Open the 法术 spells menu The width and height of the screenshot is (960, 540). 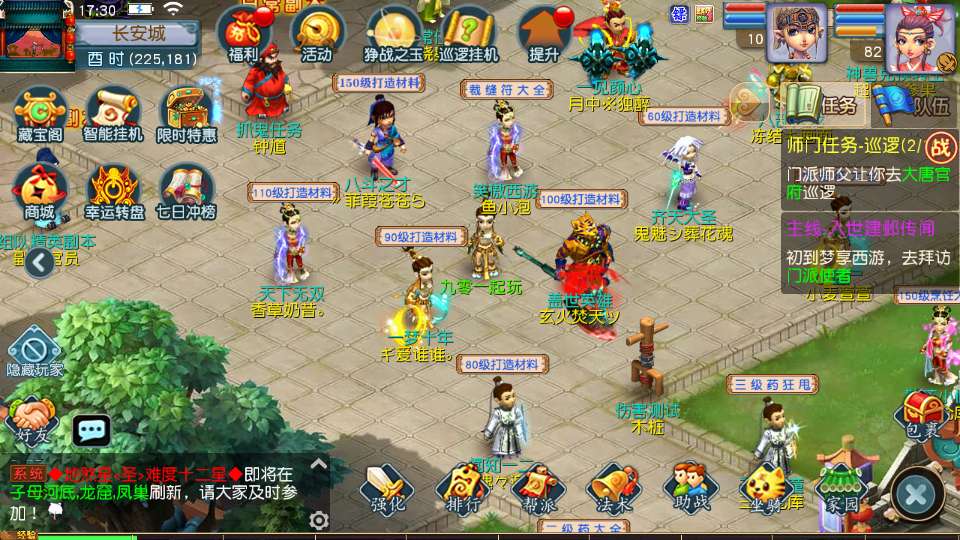click(x=614, y=488)
